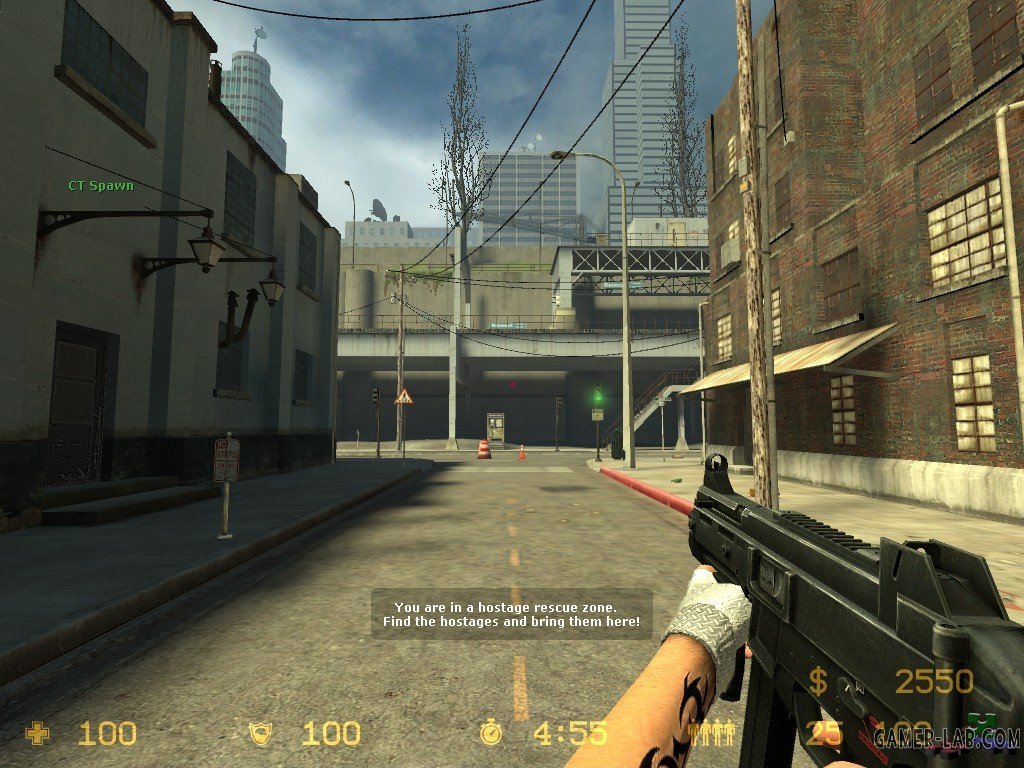Select the CT Spawn location label

[x=100, y=186]
